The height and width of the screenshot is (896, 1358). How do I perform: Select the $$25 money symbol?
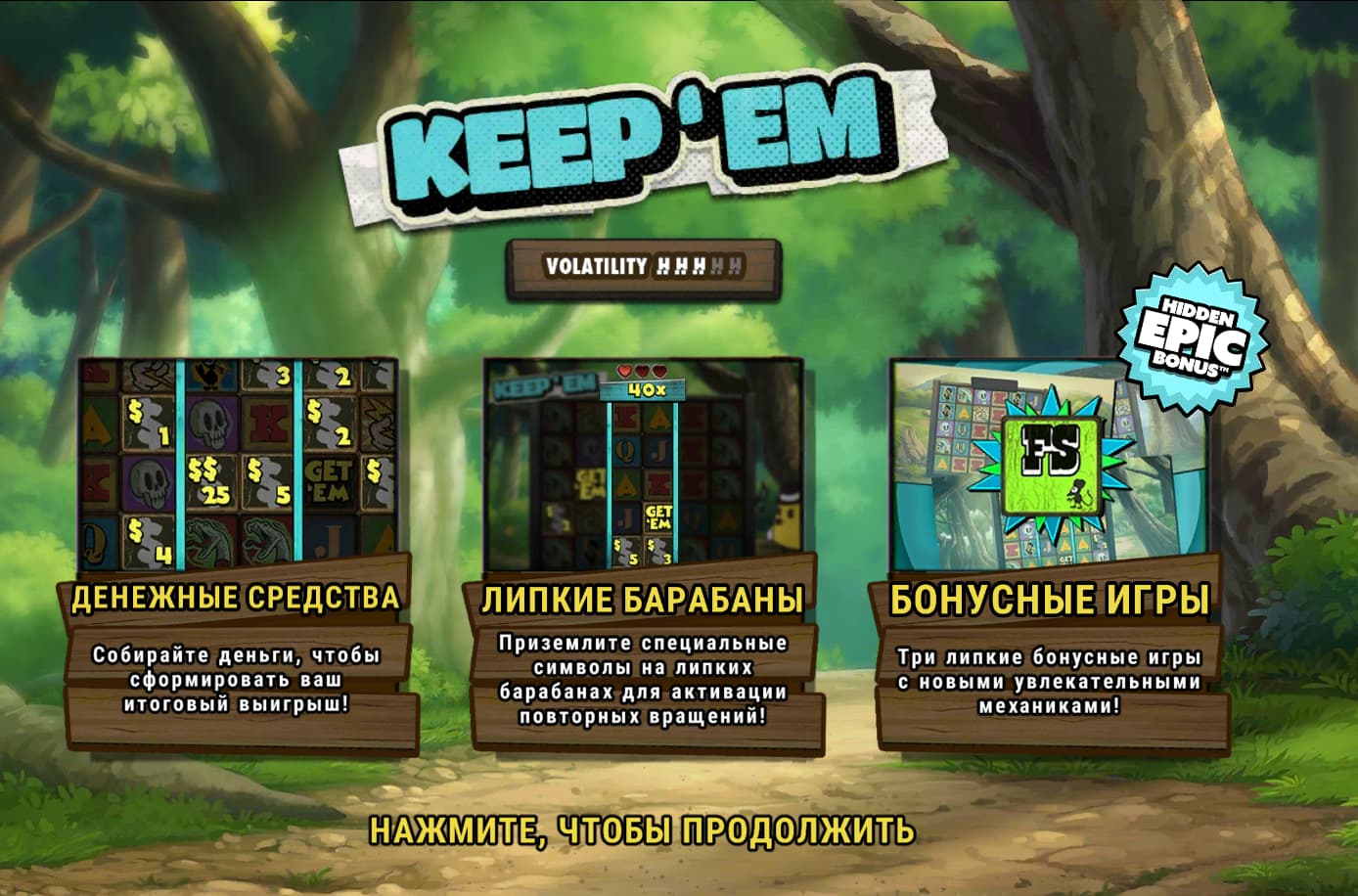pyautogui.click(x=211, y=480)
